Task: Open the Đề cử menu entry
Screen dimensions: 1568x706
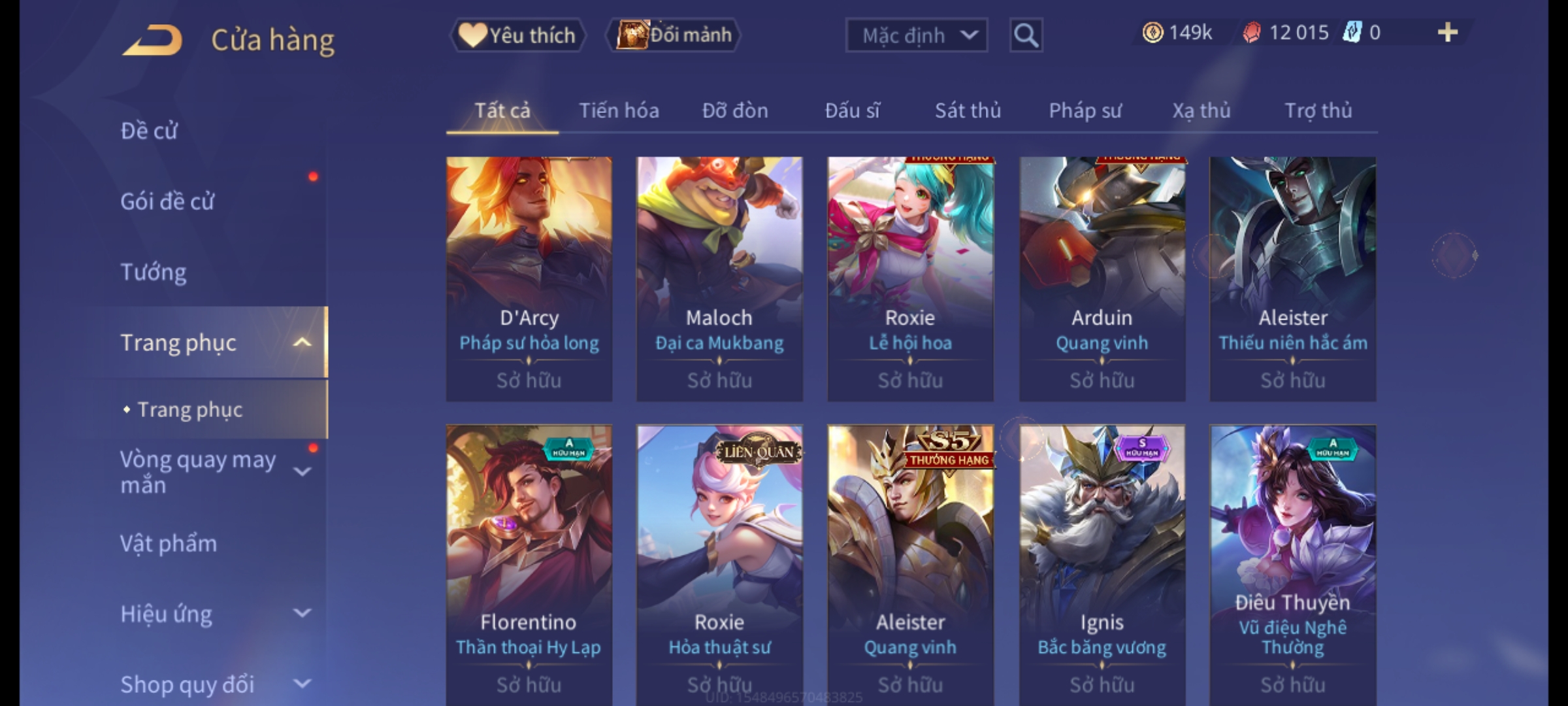Action: coord(149,131)
